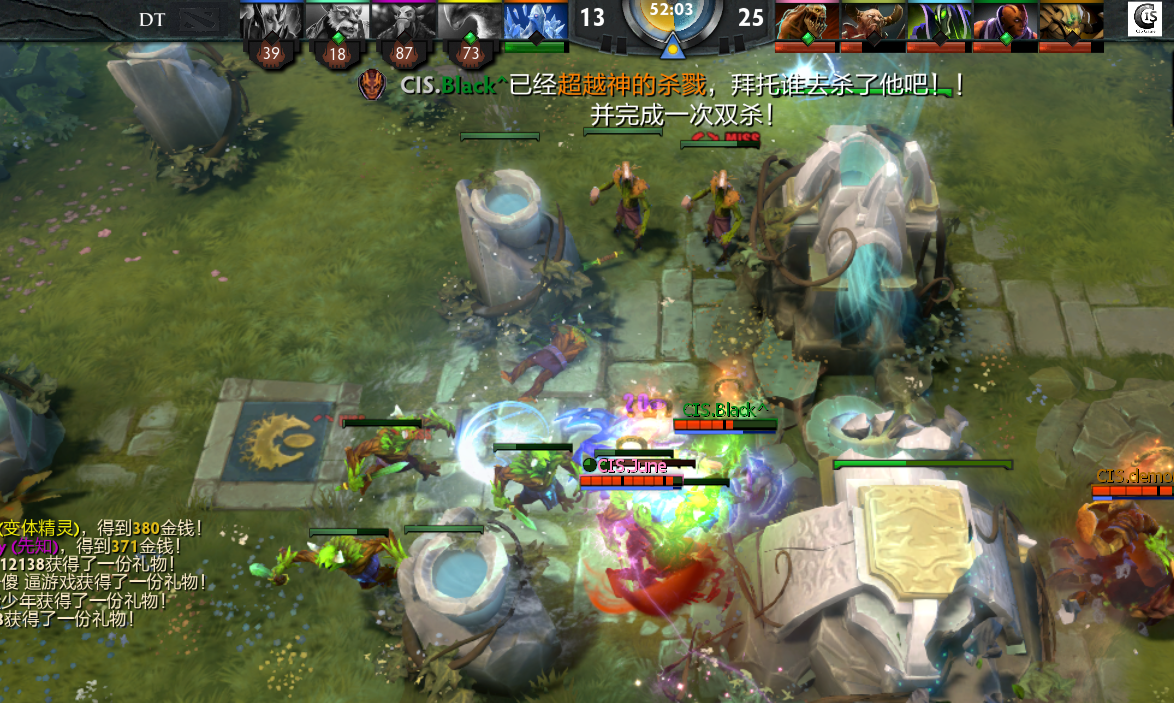Select the dead hero portrait showing 18 respawn
Screen dimensions: 1174x703
tap(337, 20)
